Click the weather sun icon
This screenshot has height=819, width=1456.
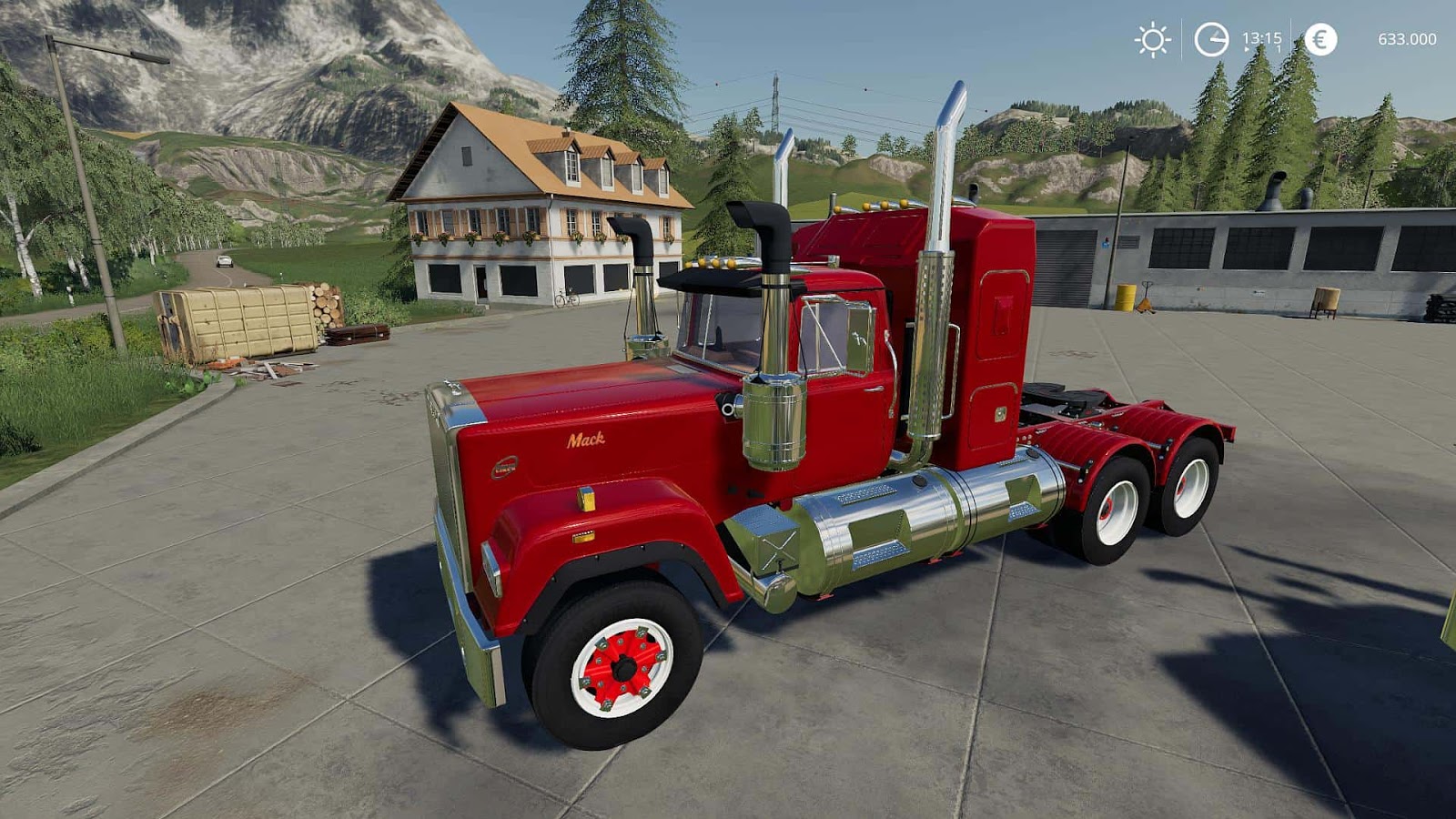[1151, 40]
